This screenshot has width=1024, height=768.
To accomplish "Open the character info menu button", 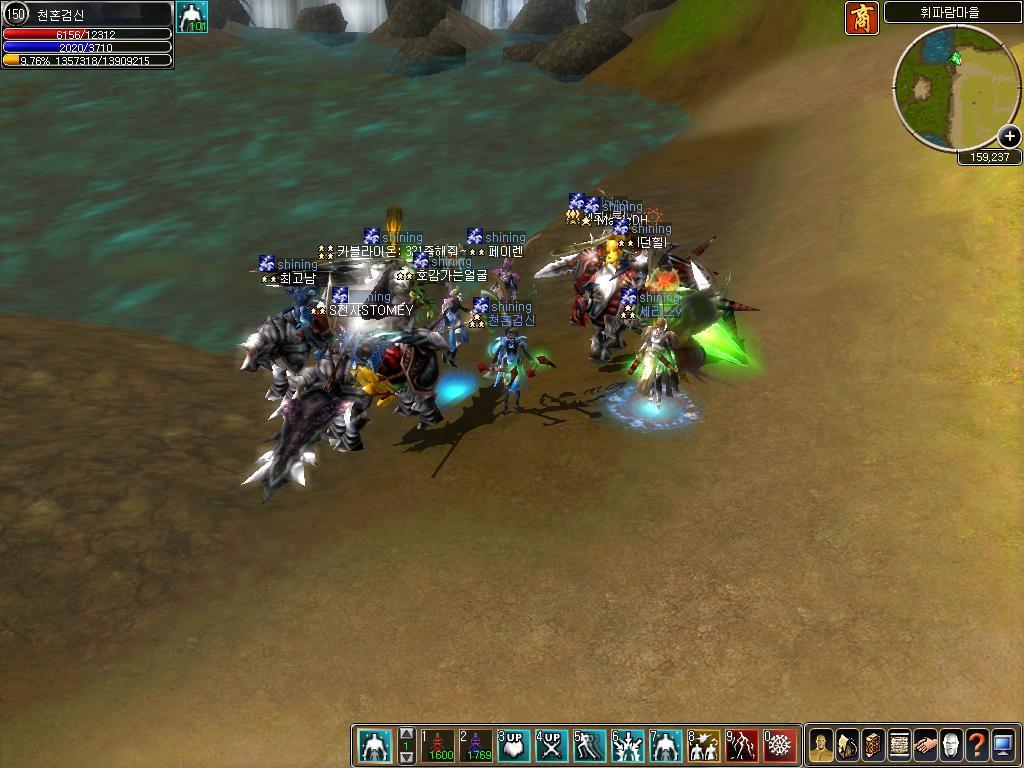I will point(821,745).
